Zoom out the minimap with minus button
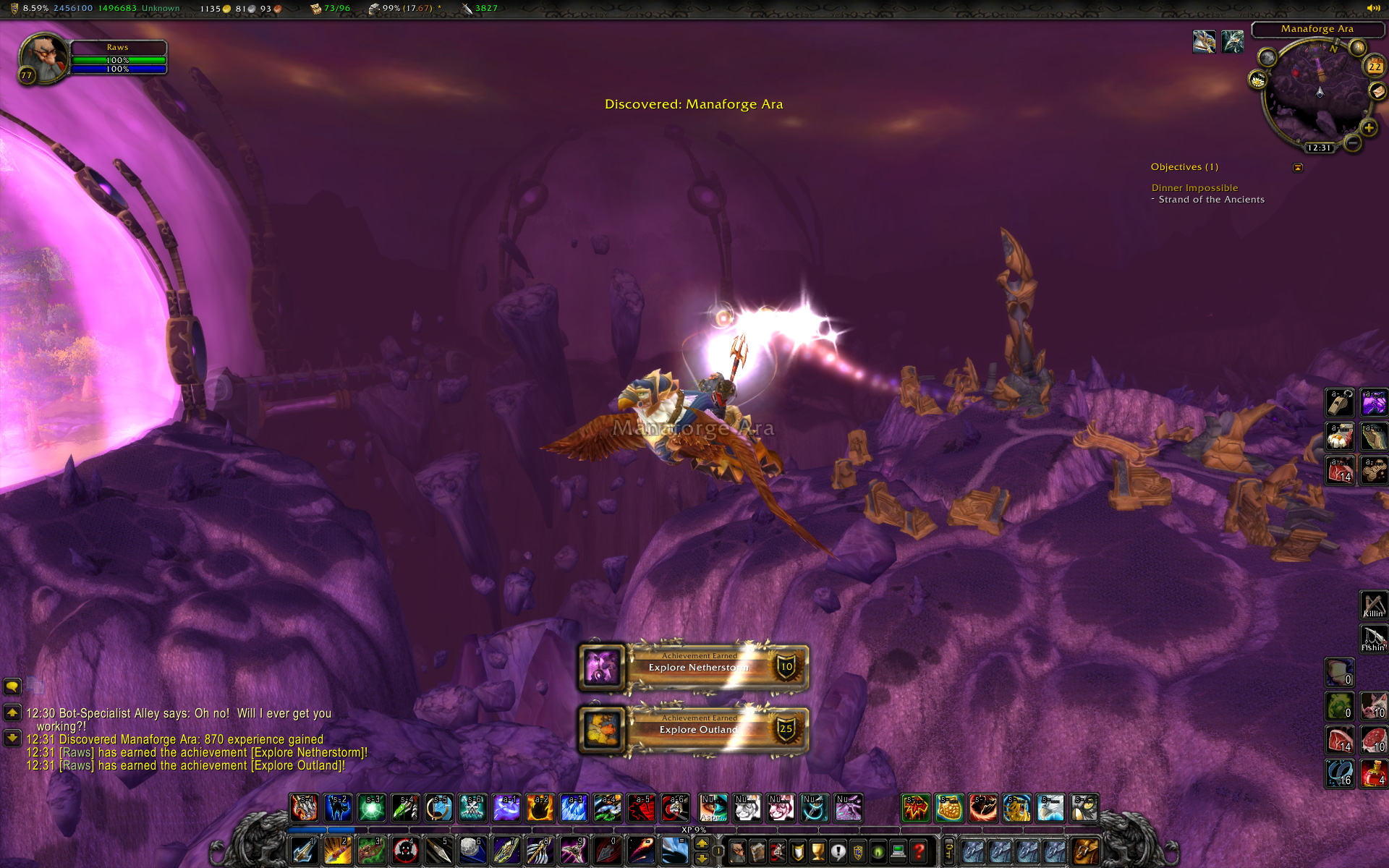The width and height of the screenshot is (1389, 868). coord(1352,143)
